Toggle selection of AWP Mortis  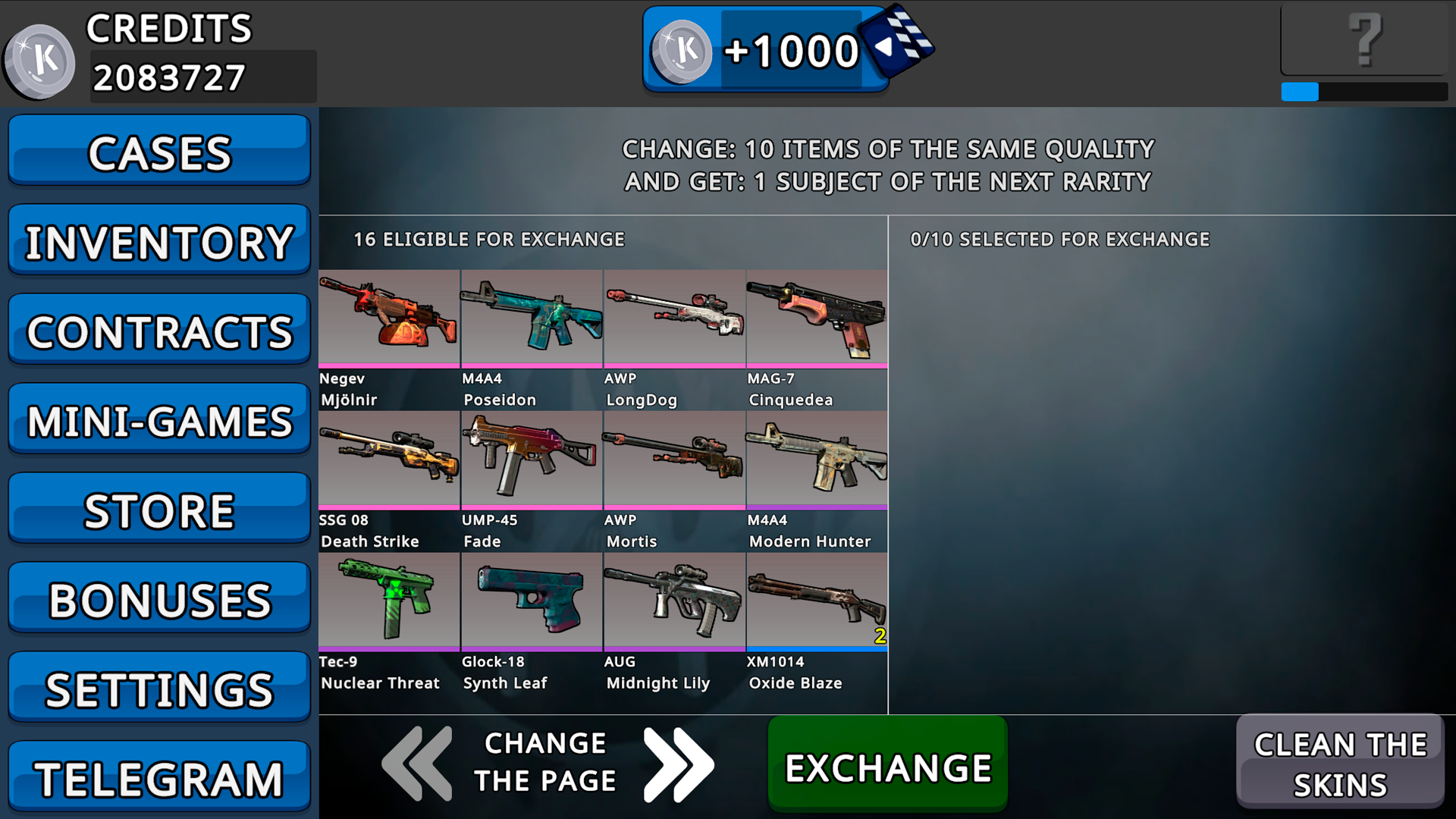[673, 459]
